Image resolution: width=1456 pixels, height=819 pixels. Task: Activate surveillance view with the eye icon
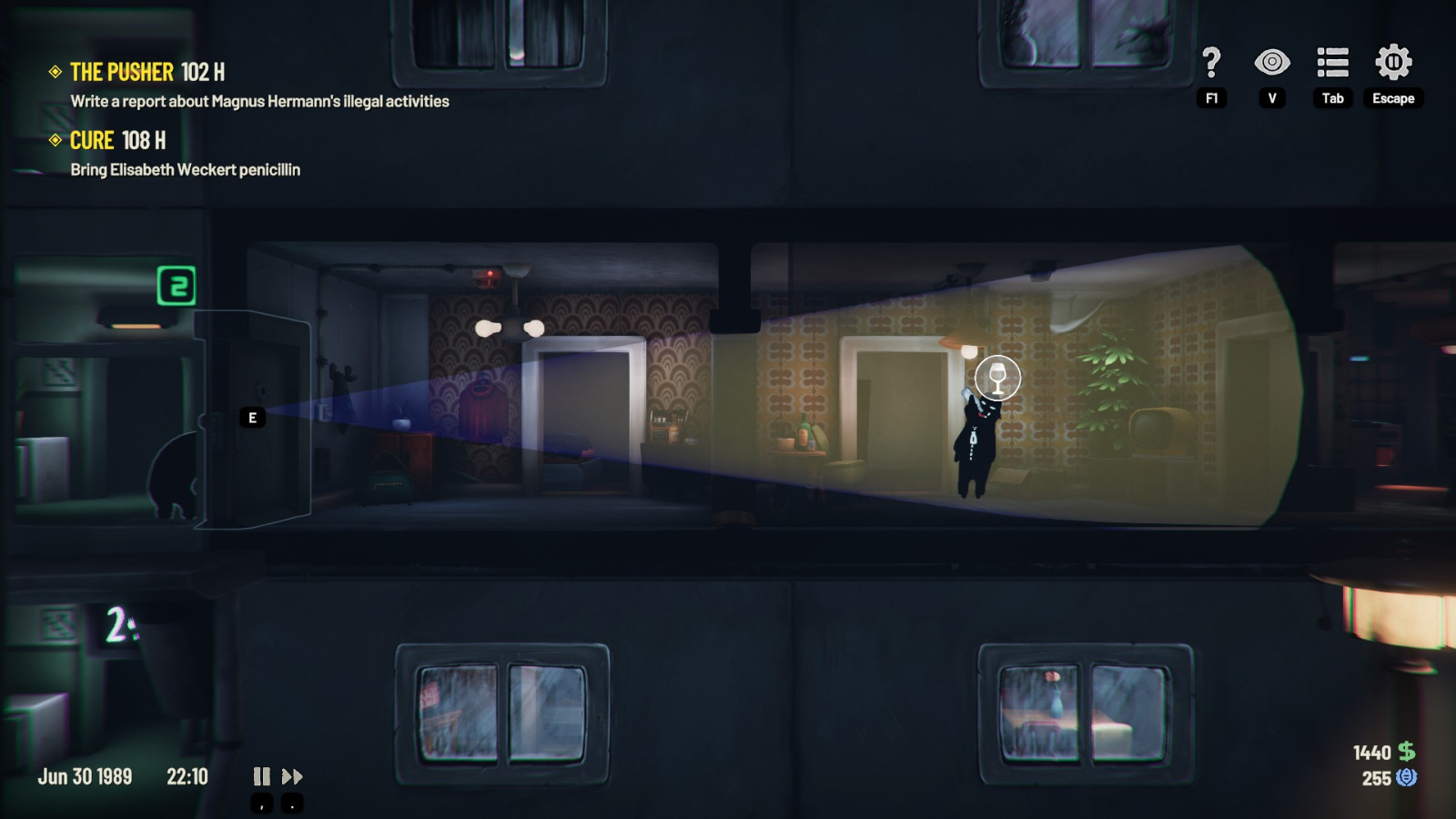(1273, 63)
